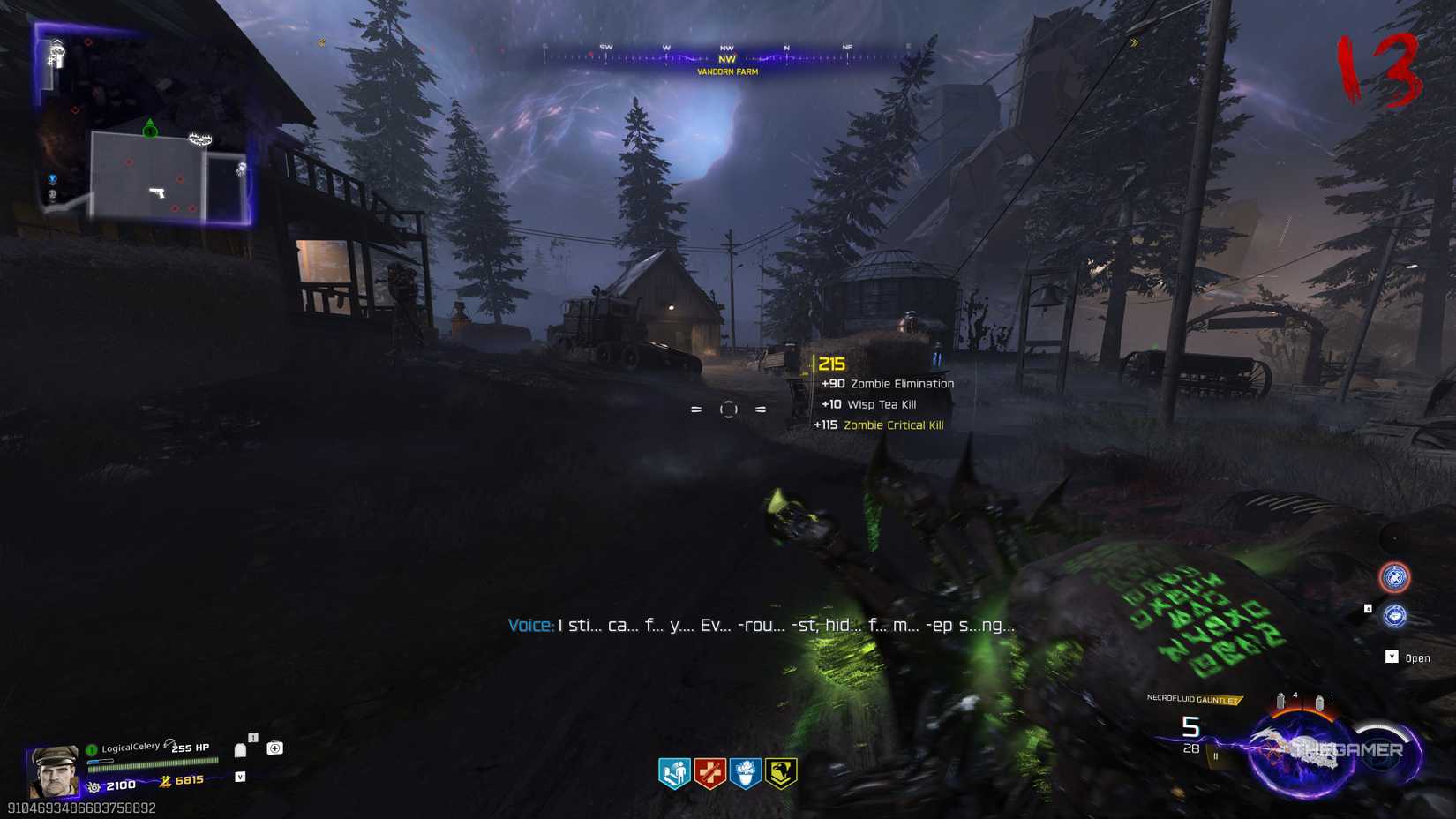Click the red first-aid perk shield icon
Image resolution: width=1456 pixels, height=819 pixels.
click(x=709, y=773)
